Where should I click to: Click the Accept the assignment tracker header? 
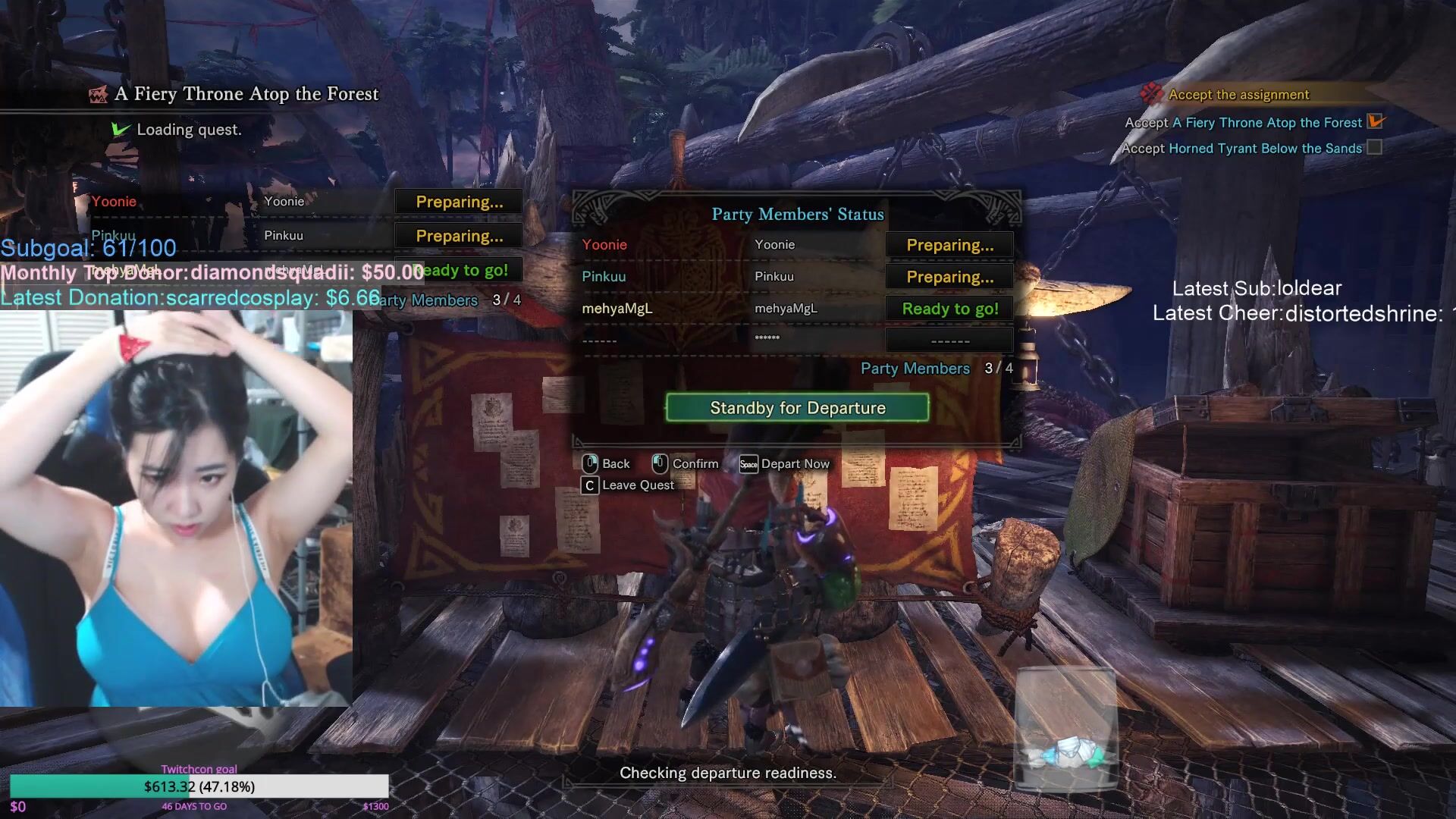pos(1238,95)
